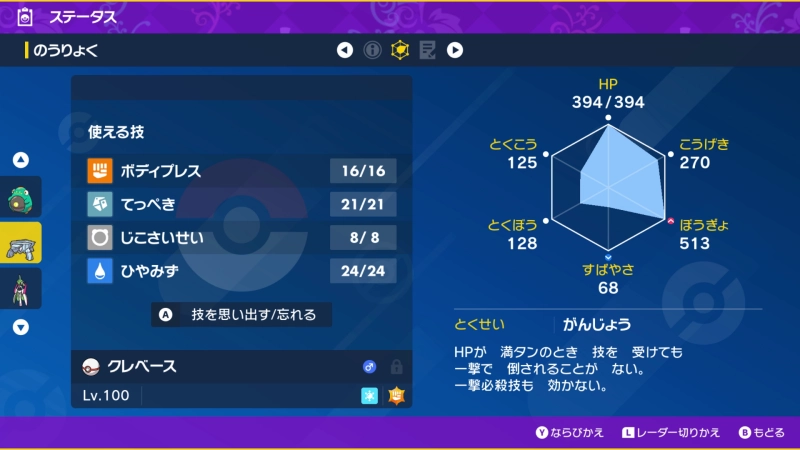The height and width of the screenshot is (450, 800).
Task: Choose the てっぺき move
Action: pyautogui.click(x=241, y=204)
